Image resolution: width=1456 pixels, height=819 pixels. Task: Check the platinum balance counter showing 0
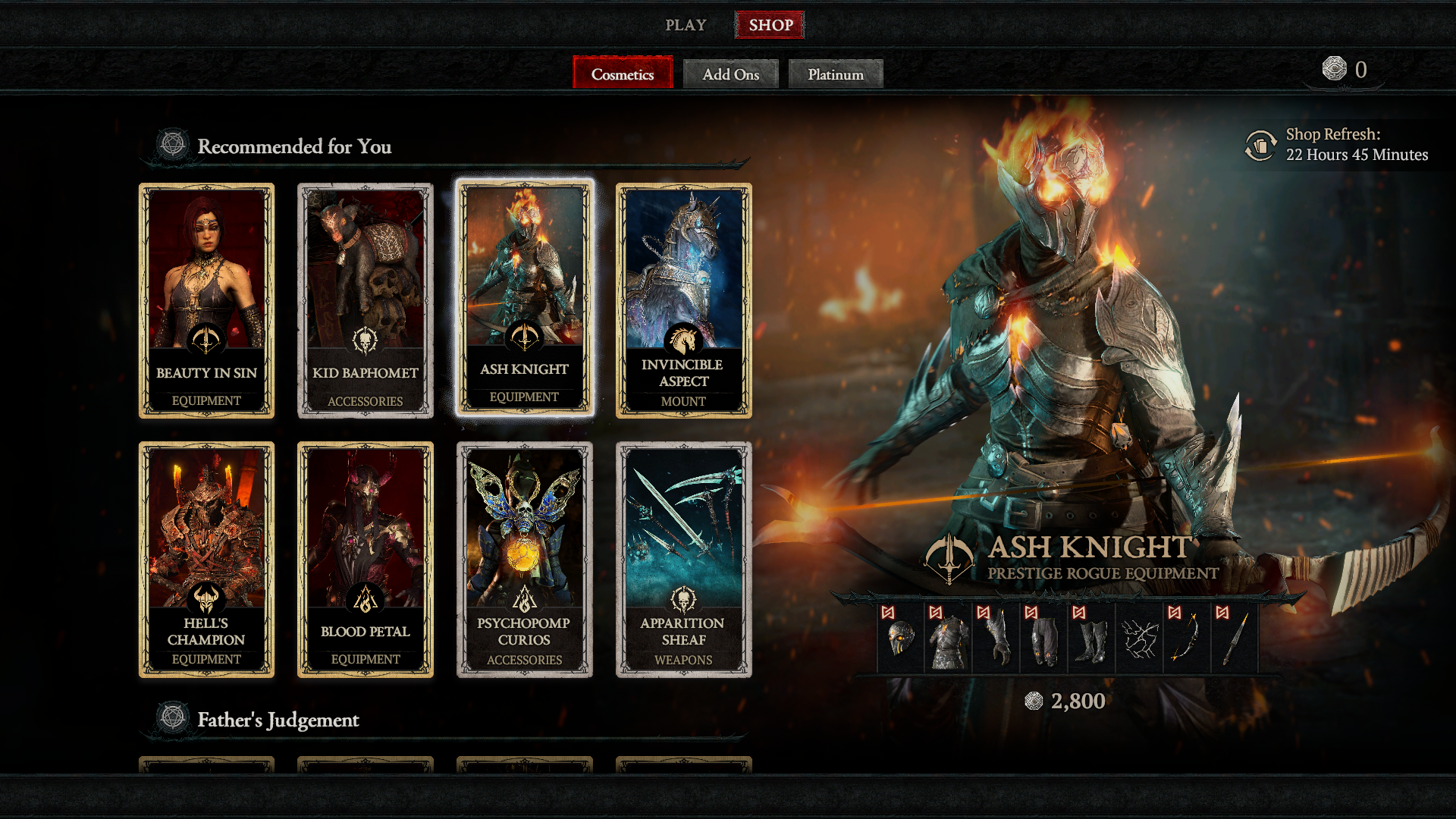pos(1345,68)
